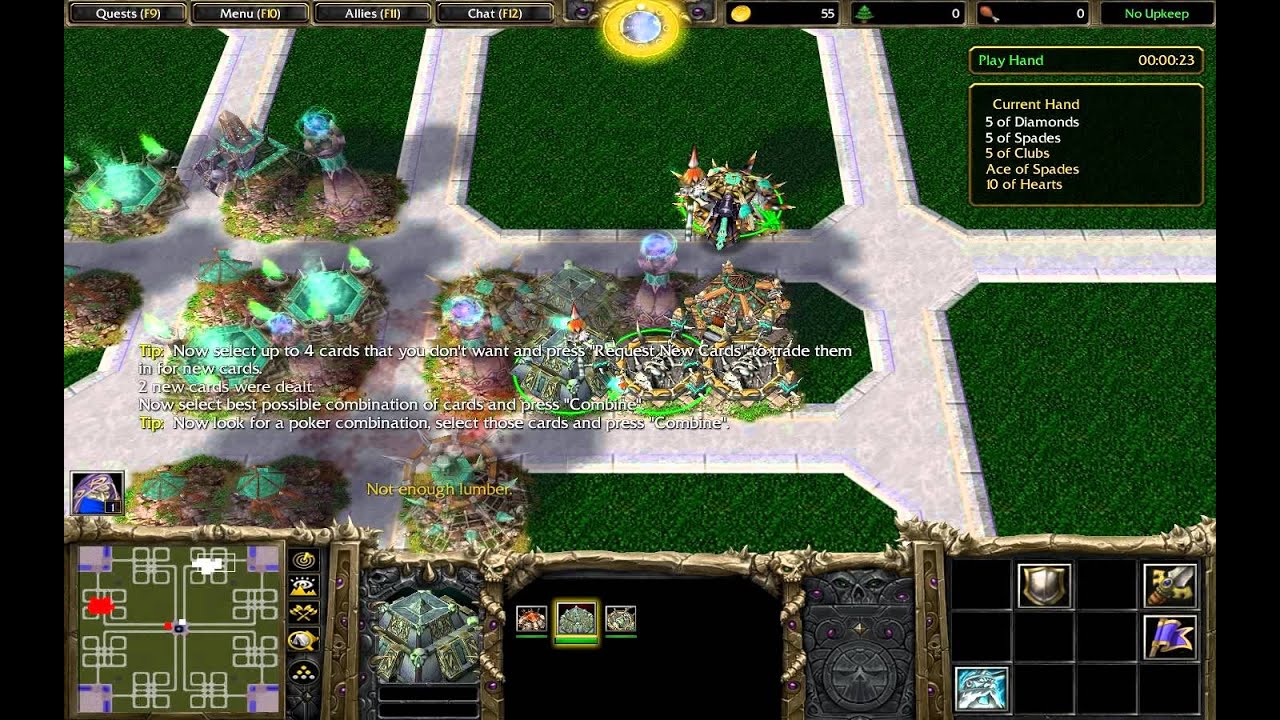The width and height of the screenshot is (1280, 720).
Task: Click the minimap signal ping button
Action: (304, 560)
